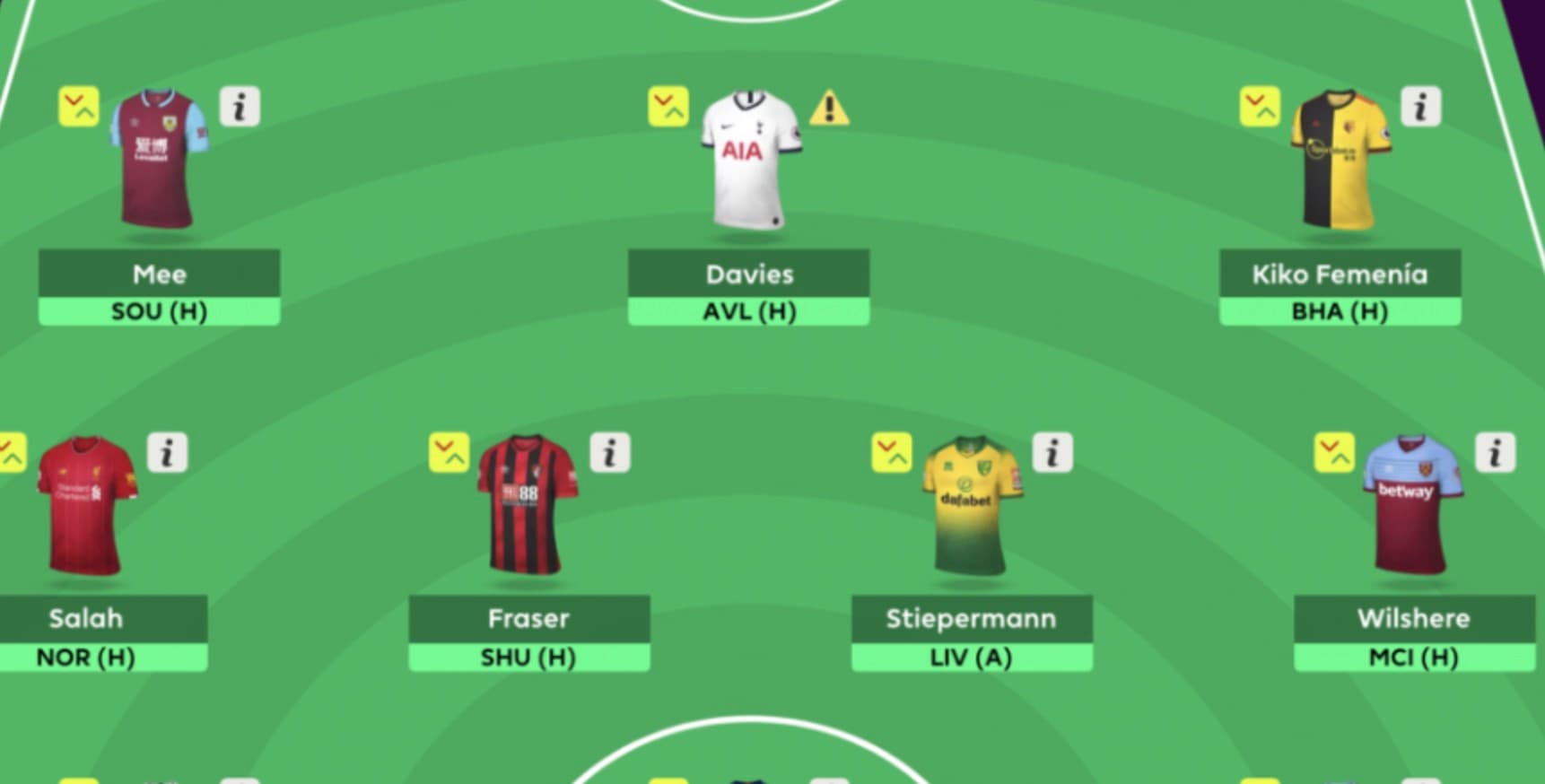Click the substitution icon beside Mee
Viewport: 1545px width, 784px height.
point(82,107)
